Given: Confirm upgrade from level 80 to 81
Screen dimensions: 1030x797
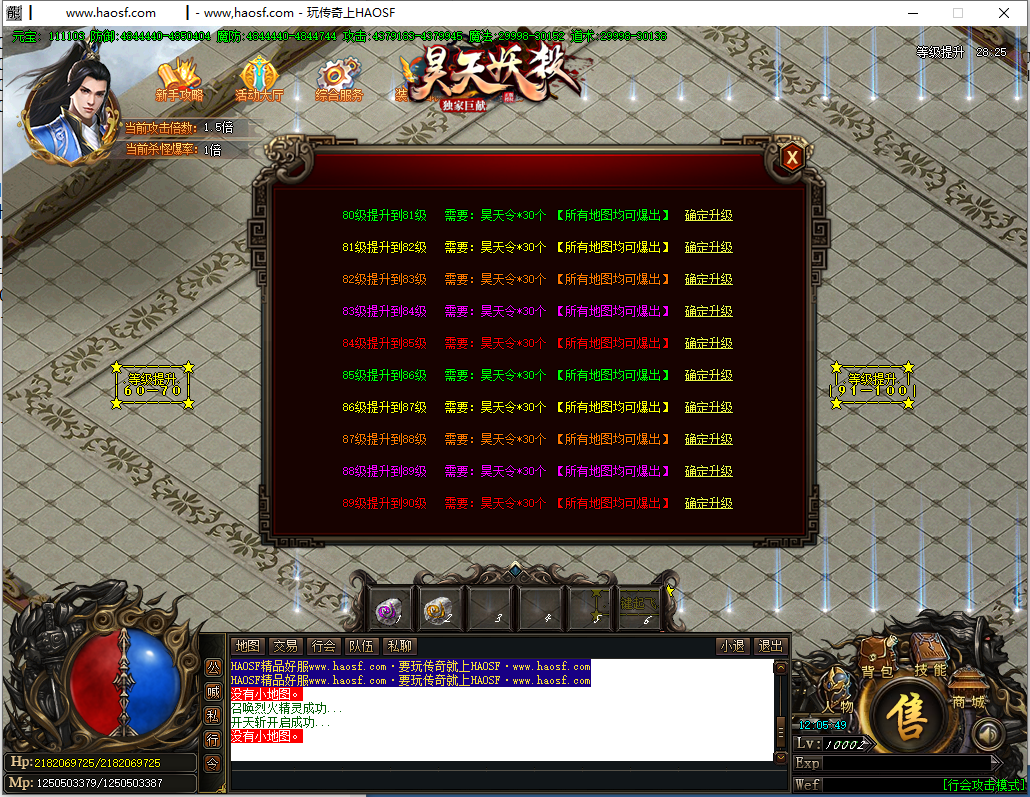Looking at the screenshot, I should [708, 215].
